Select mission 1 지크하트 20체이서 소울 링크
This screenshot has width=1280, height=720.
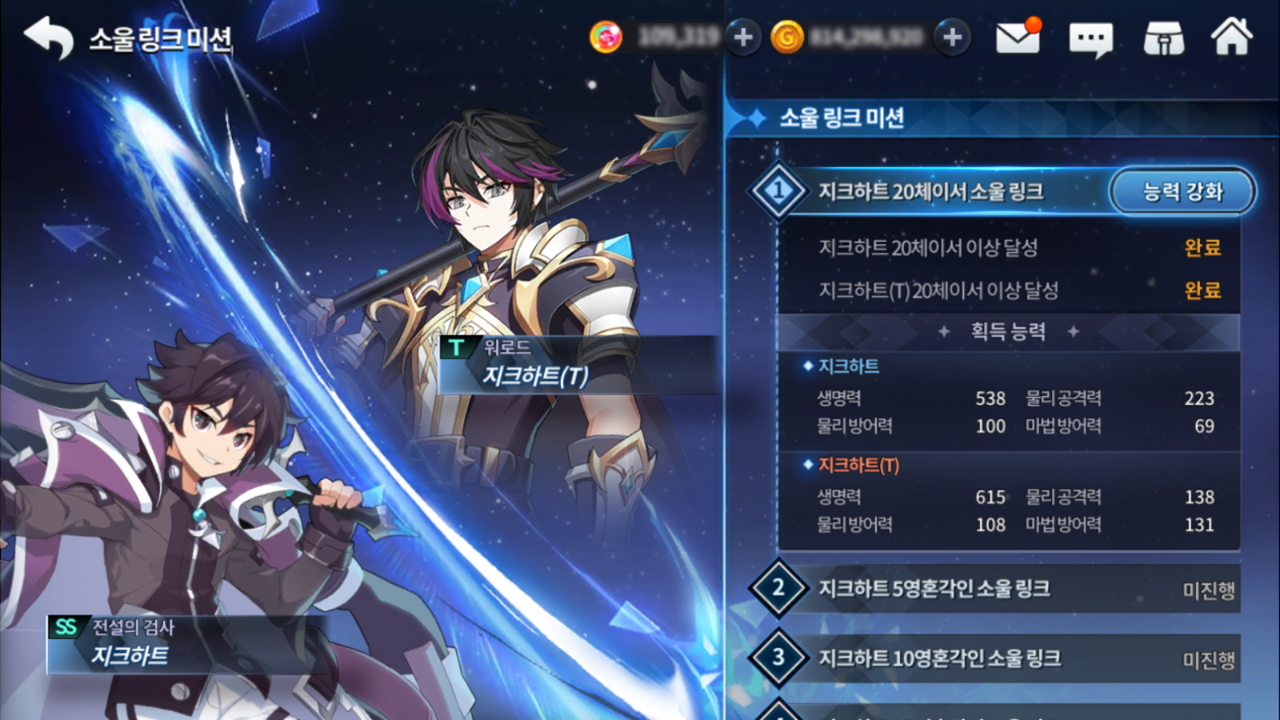(x=930, y=191)
